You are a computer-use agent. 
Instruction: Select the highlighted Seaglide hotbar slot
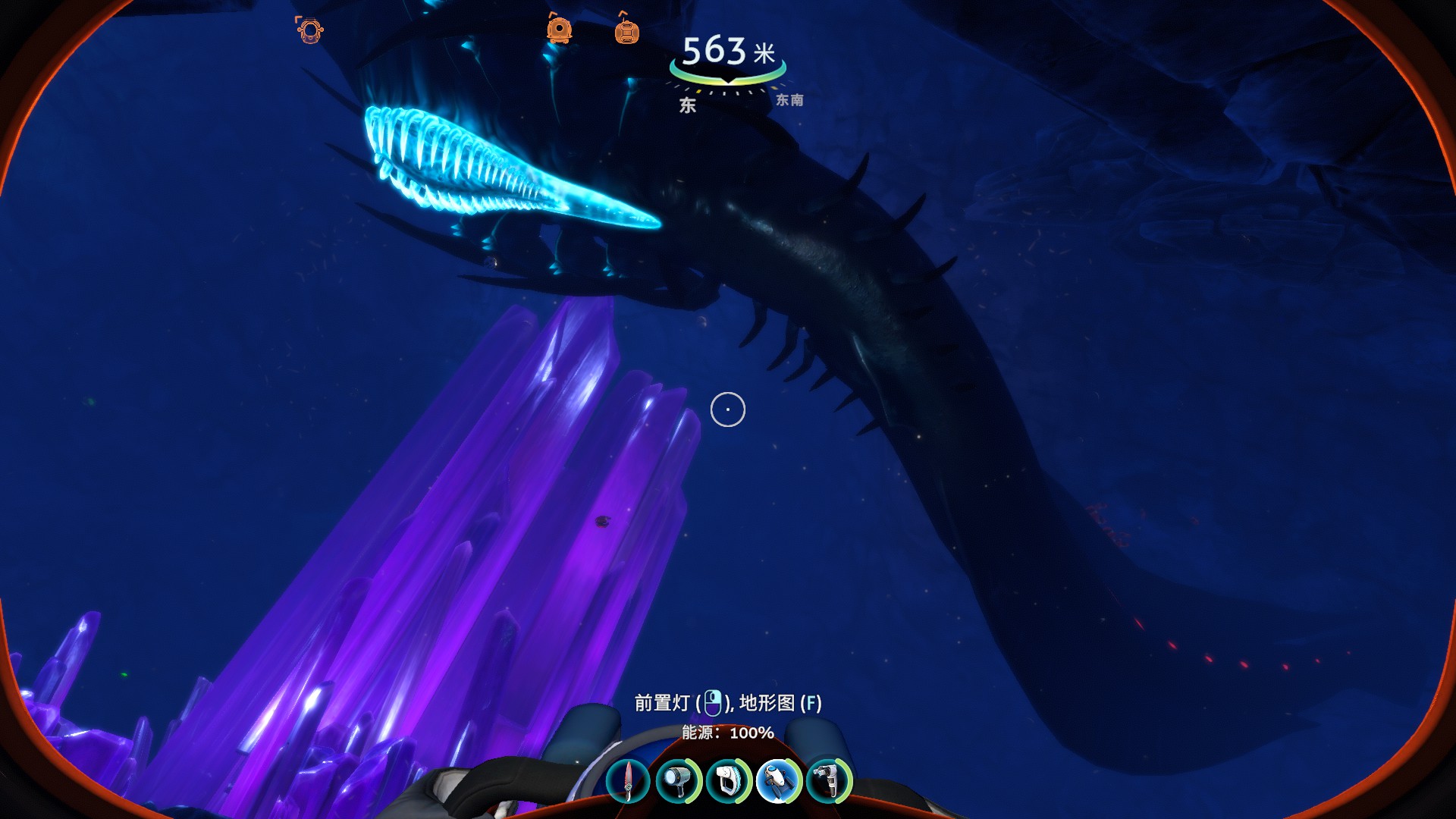click(x=779, y=781)
